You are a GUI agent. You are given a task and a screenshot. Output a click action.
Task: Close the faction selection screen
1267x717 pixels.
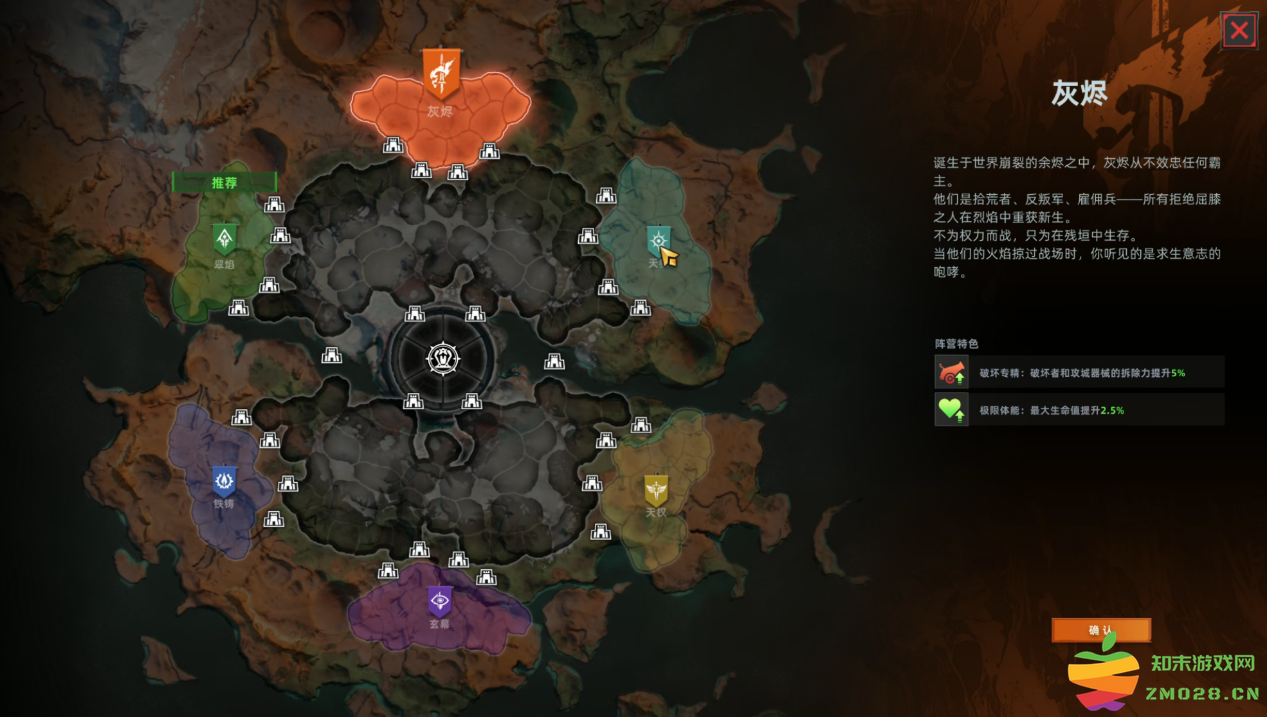click(x=1239, y=30)
